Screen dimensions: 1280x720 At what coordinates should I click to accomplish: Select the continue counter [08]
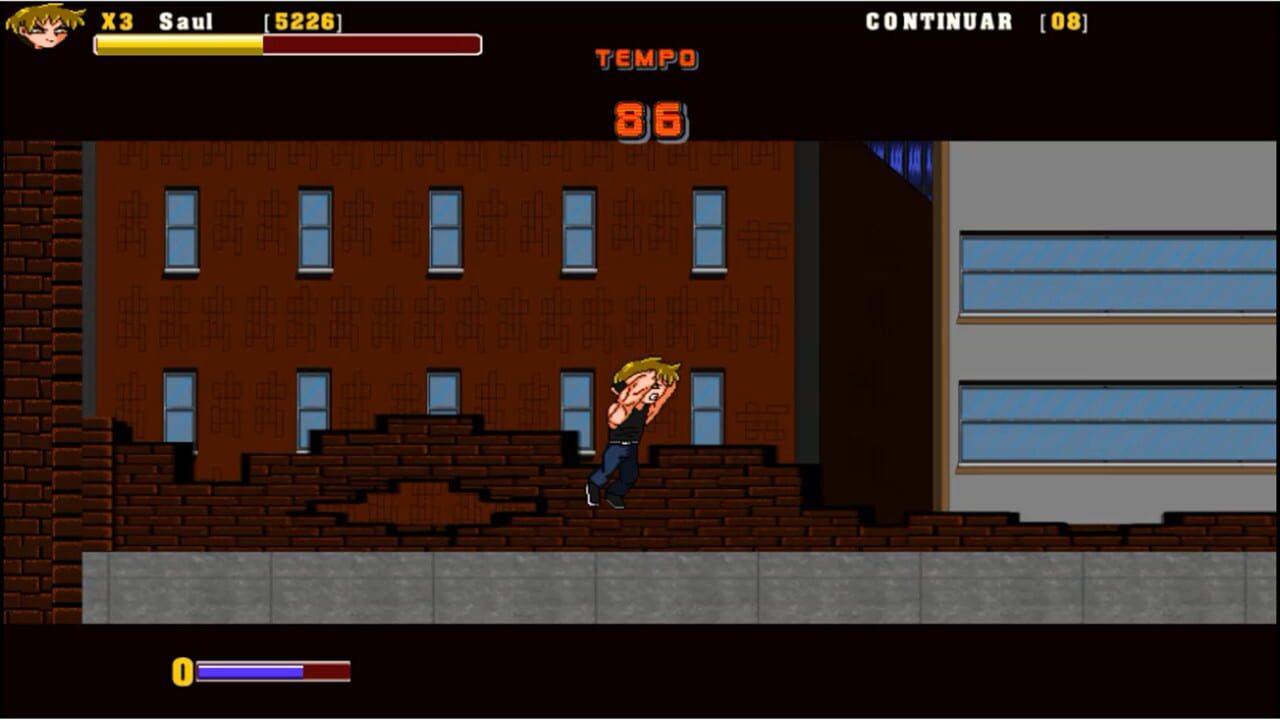coord(1063,21)
